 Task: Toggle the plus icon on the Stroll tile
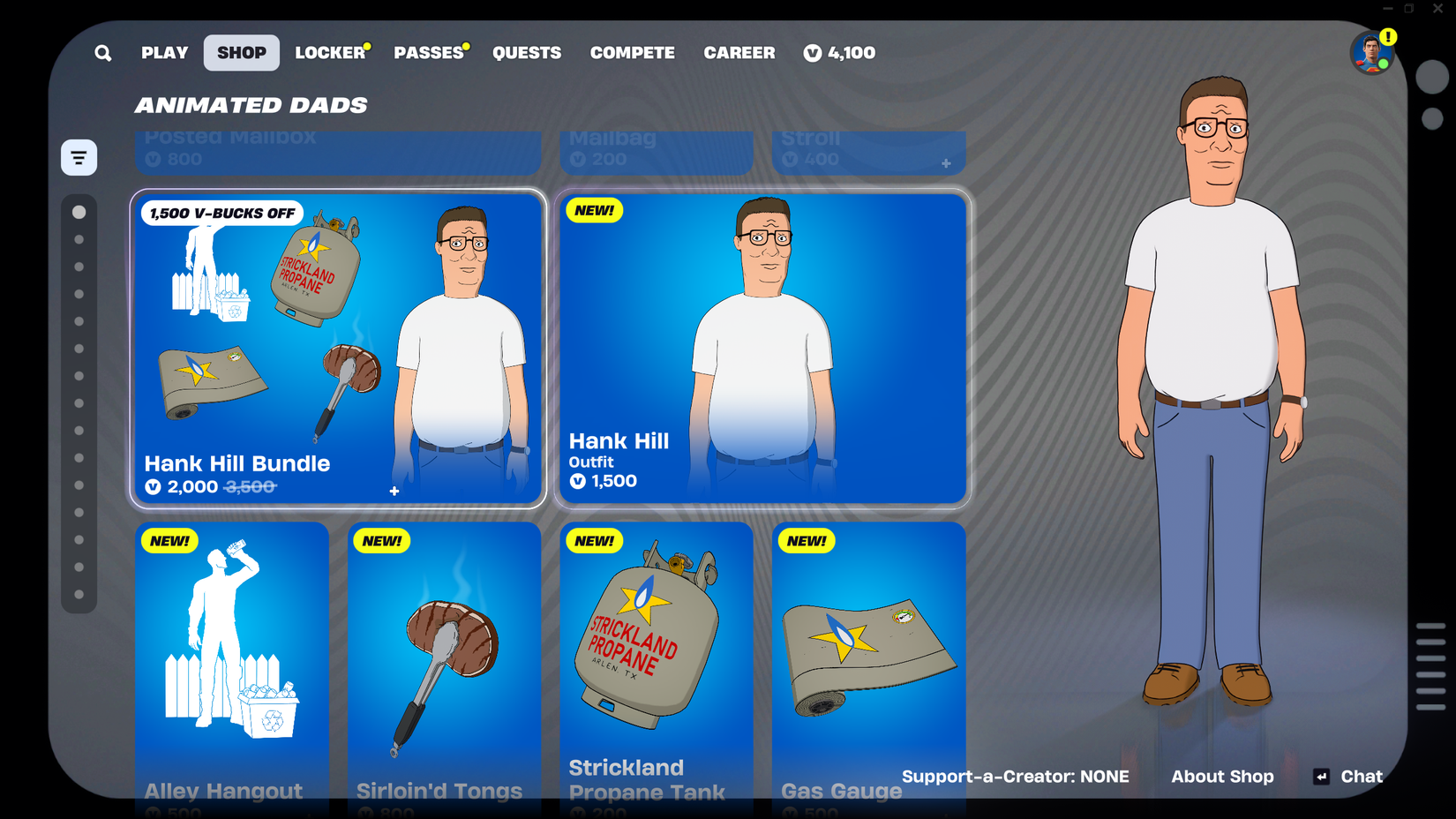945,162
